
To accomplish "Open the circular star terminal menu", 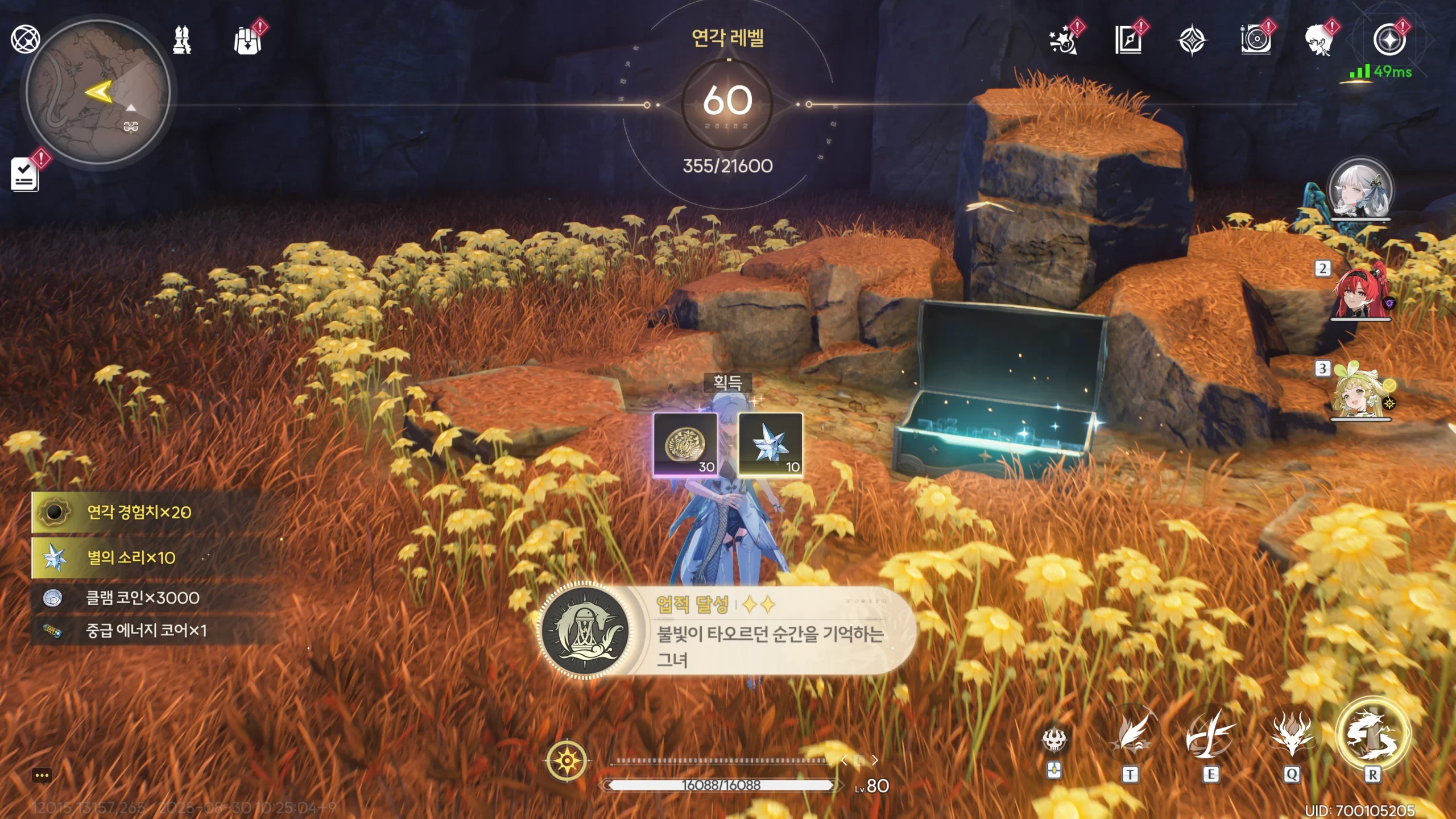I will (1389, 40).
